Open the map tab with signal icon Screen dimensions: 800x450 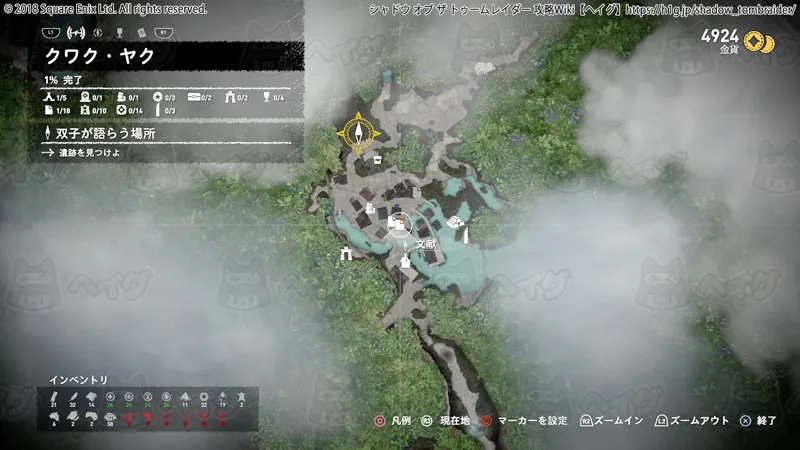pyautogui.click(x=74, y=32)
